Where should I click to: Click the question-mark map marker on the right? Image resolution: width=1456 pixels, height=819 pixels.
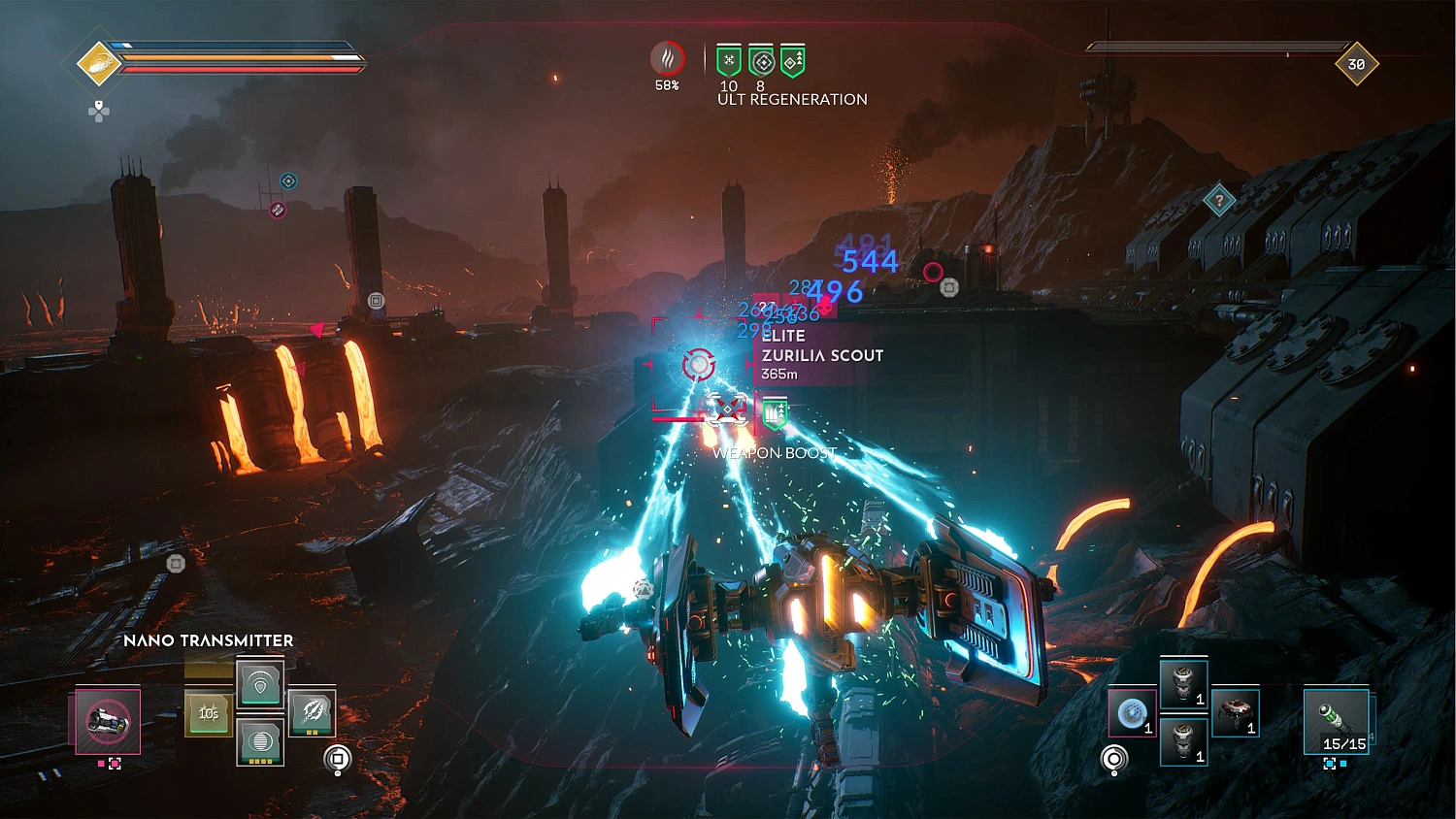pos(1218,200)
